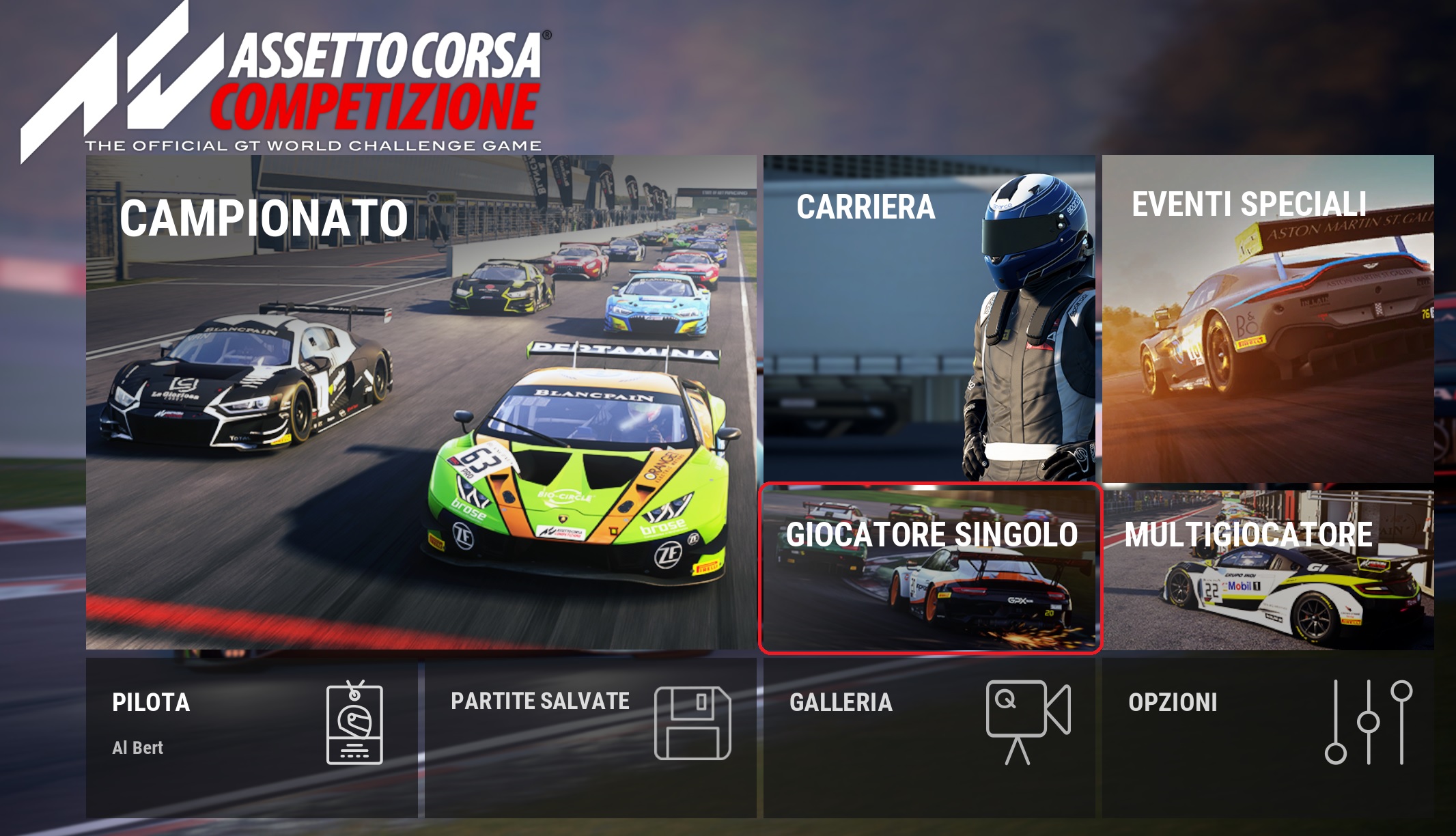This screenshot has width=1456, height=836.
Task: Select the Carriera tile
Action: (x=929, y=318)
